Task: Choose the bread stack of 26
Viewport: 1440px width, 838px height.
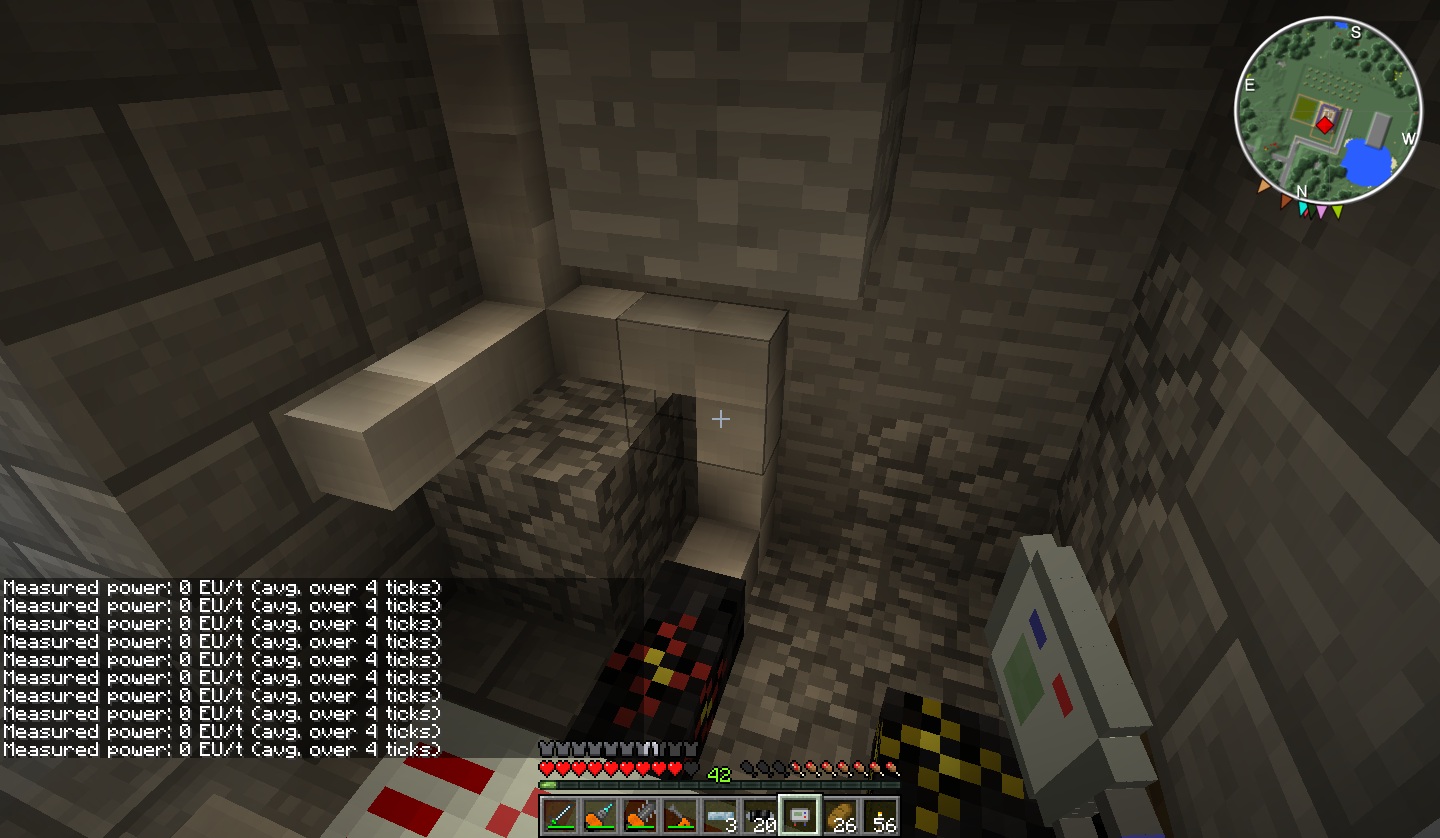Action: tap(840, 816)
